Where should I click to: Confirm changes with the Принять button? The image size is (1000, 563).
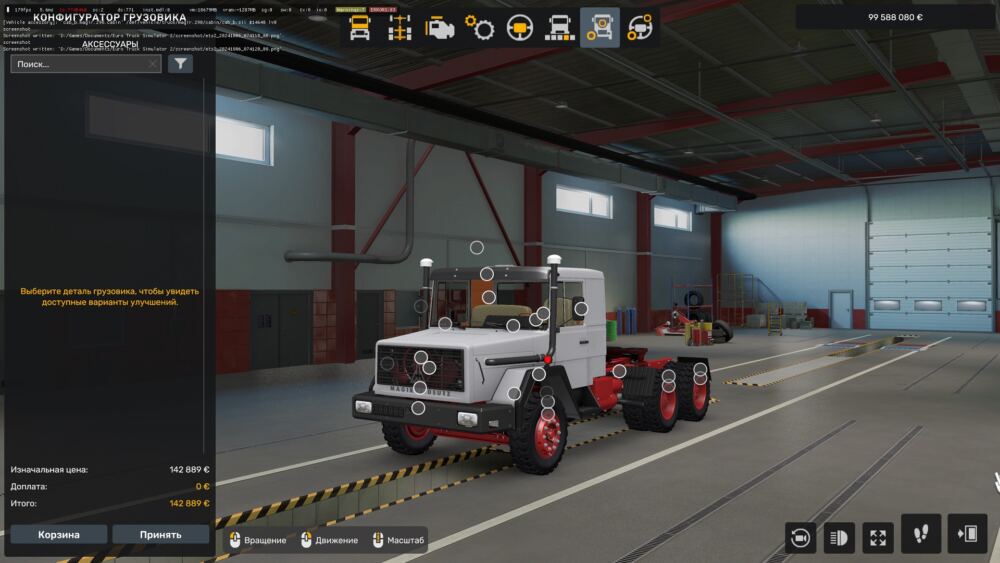coord(161,534)
